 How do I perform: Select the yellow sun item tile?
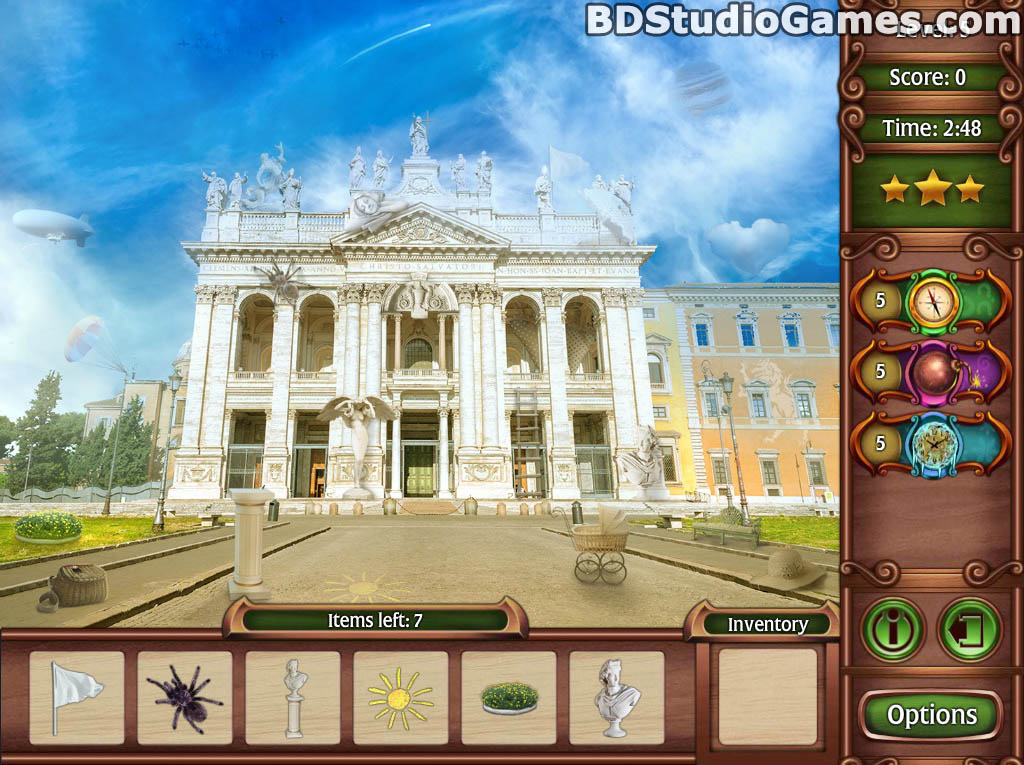tap(401, 697)
